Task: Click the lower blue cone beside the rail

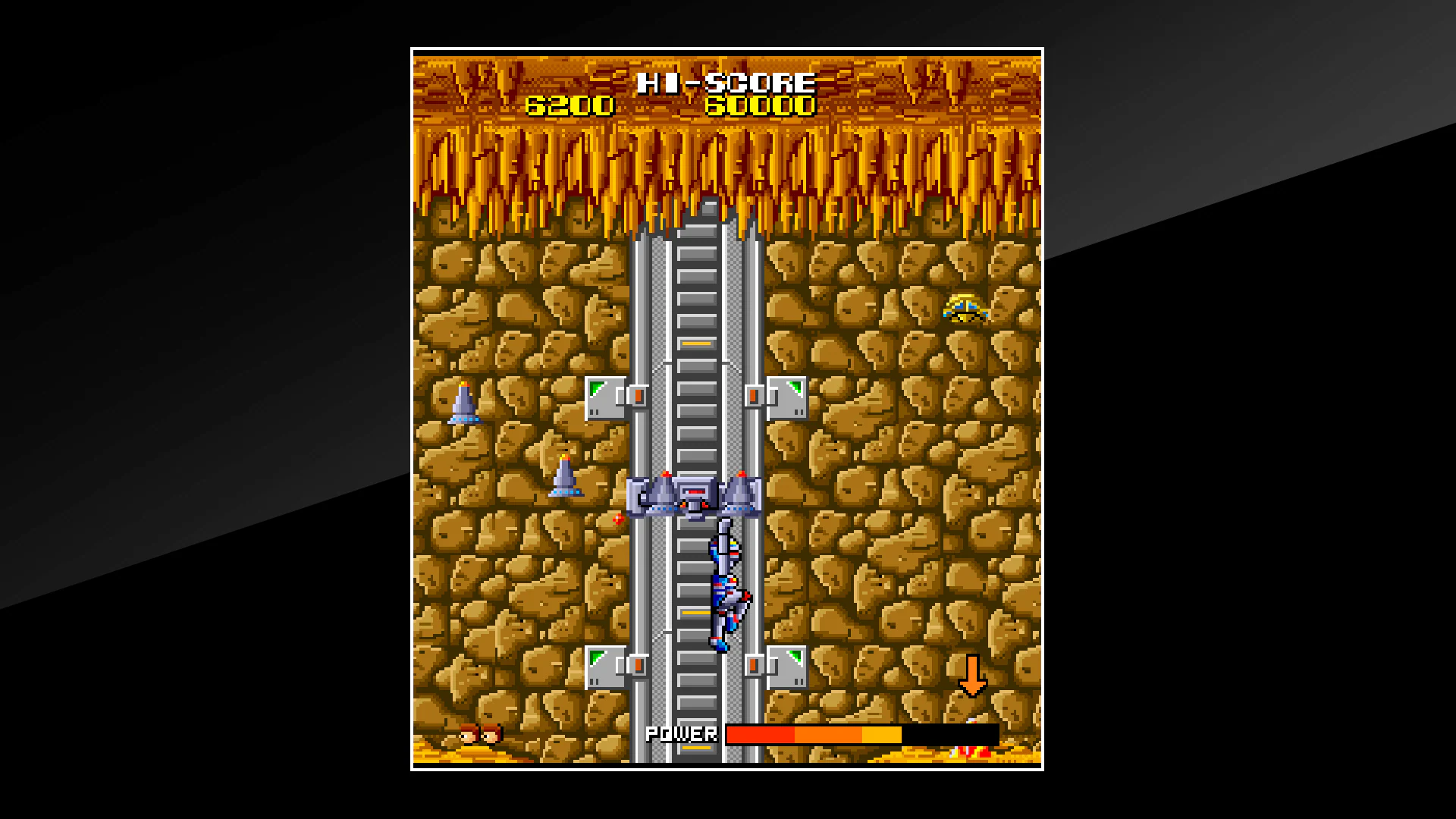Action: [x=566, y=478]
